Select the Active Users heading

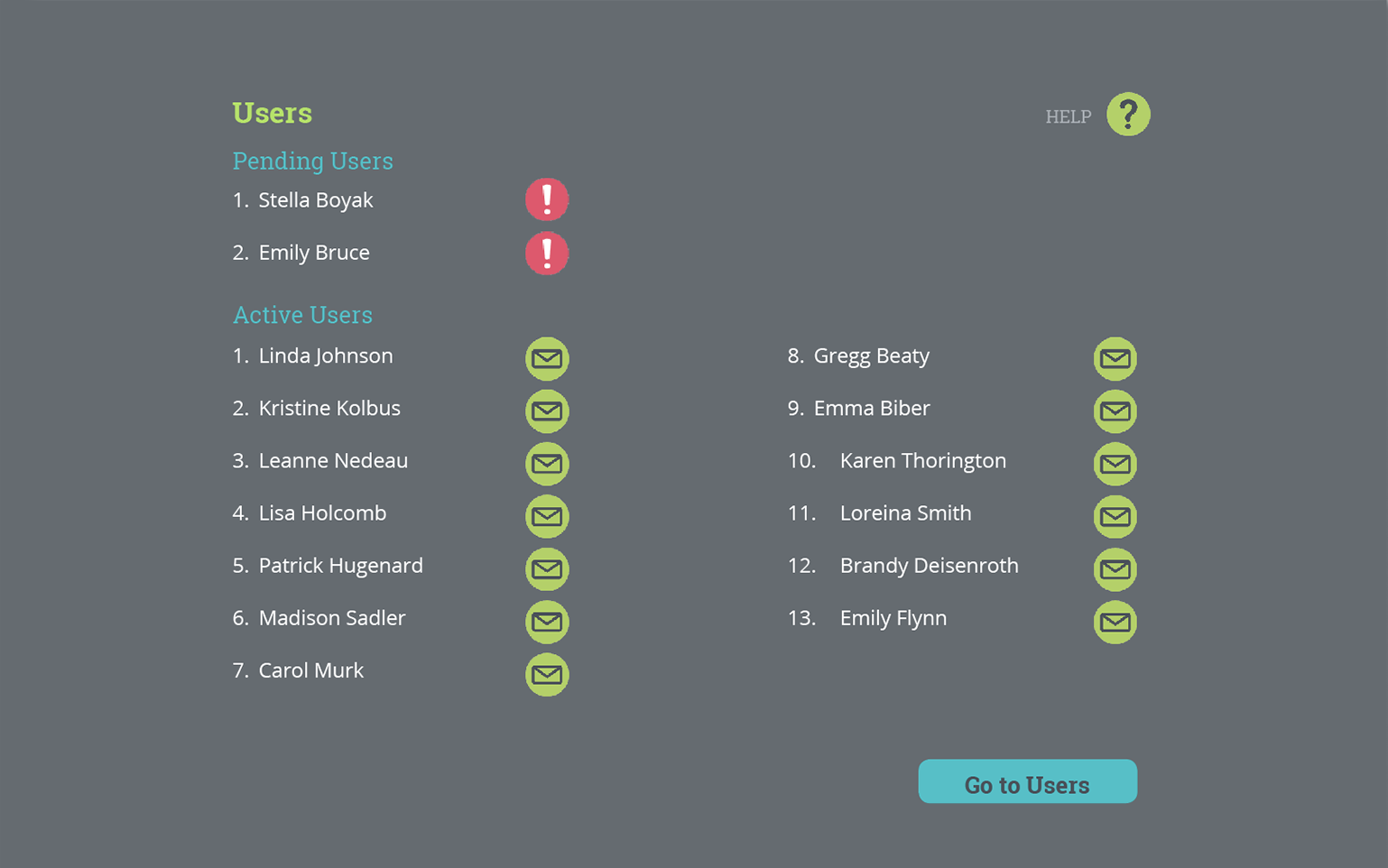click(x=302, y=315)
